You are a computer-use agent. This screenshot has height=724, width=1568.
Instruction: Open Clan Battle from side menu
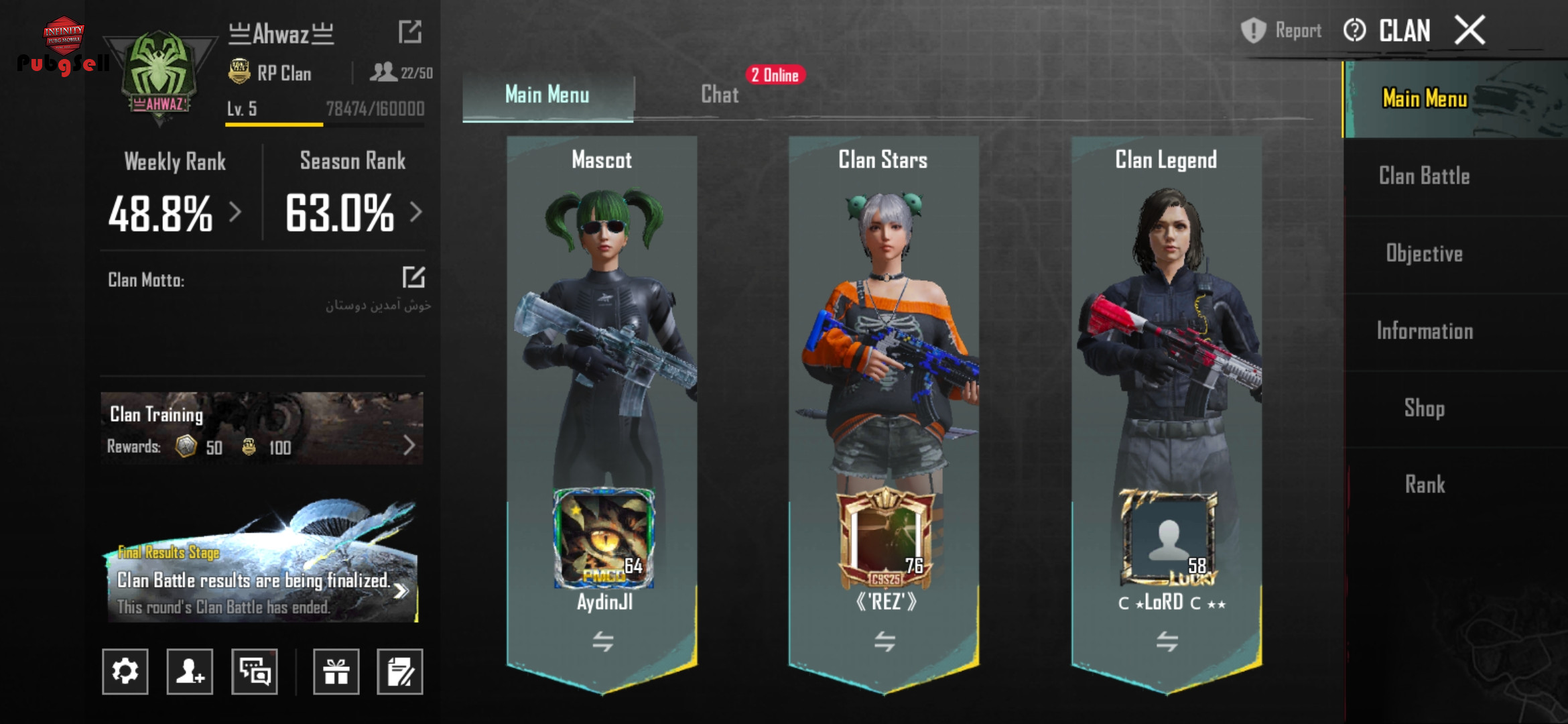(1424, 176)
